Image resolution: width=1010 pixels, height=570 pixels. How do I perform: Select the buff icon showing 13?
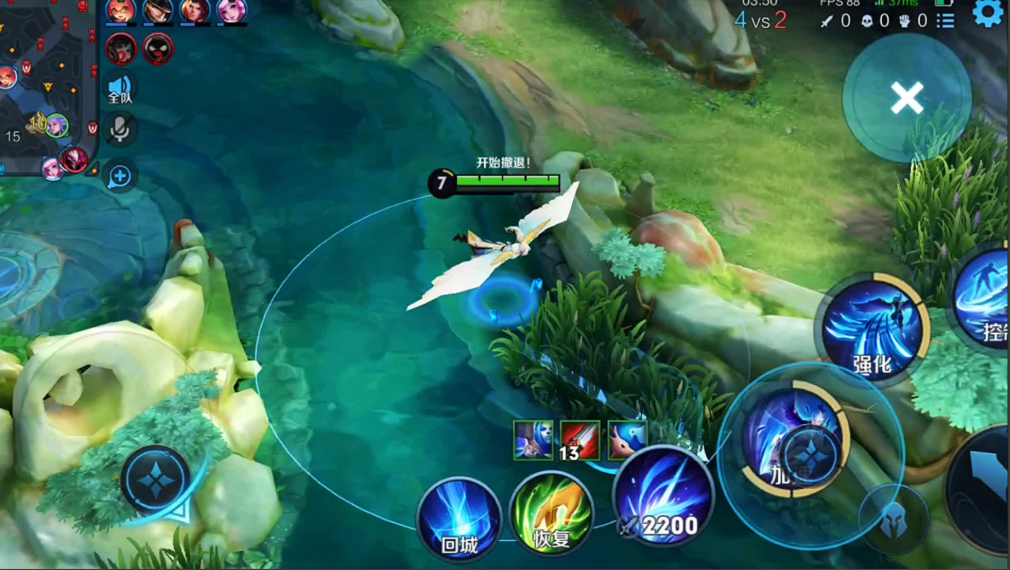point(579,440)
